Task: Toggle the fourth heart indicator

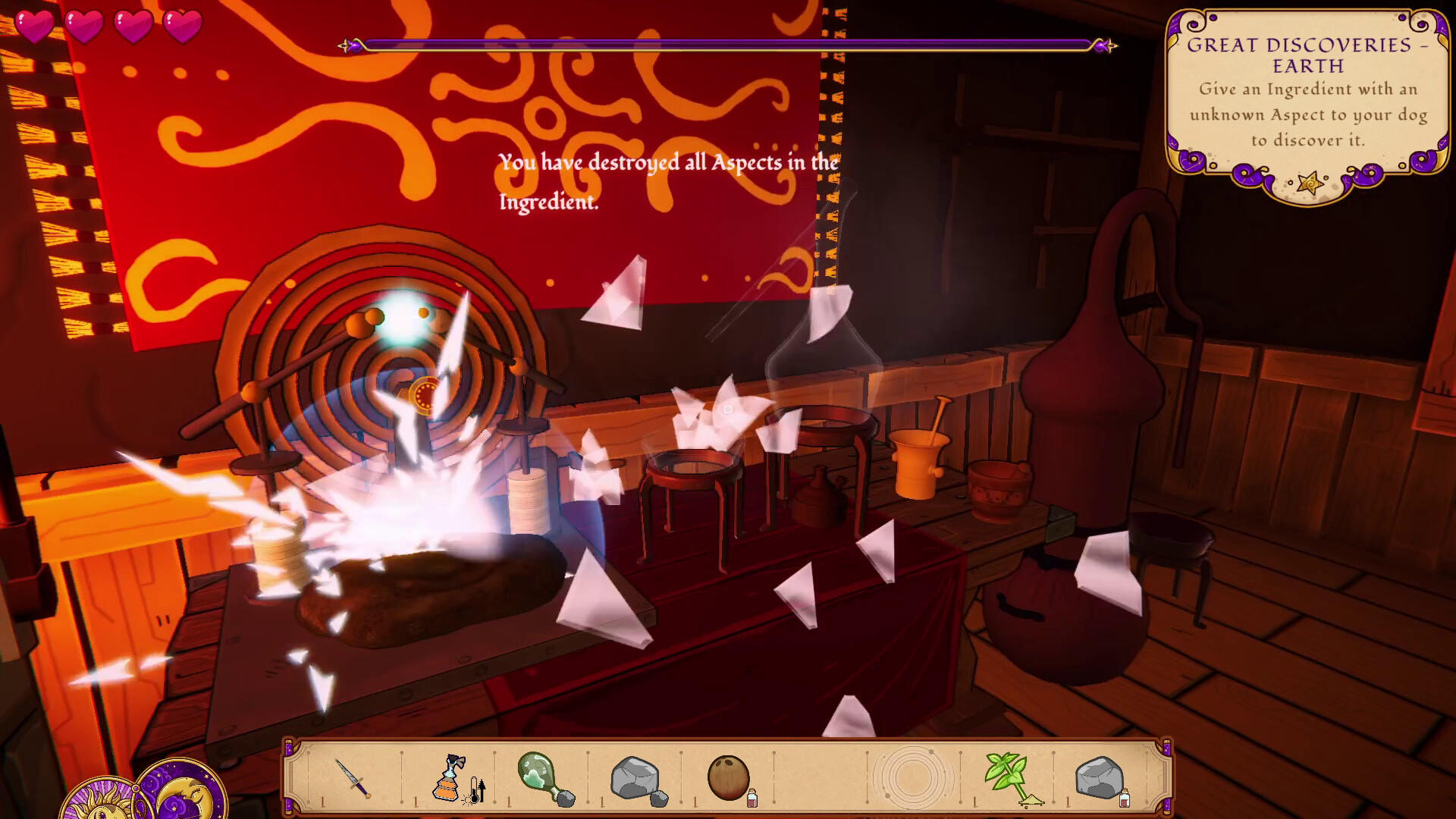Action: 186,24
